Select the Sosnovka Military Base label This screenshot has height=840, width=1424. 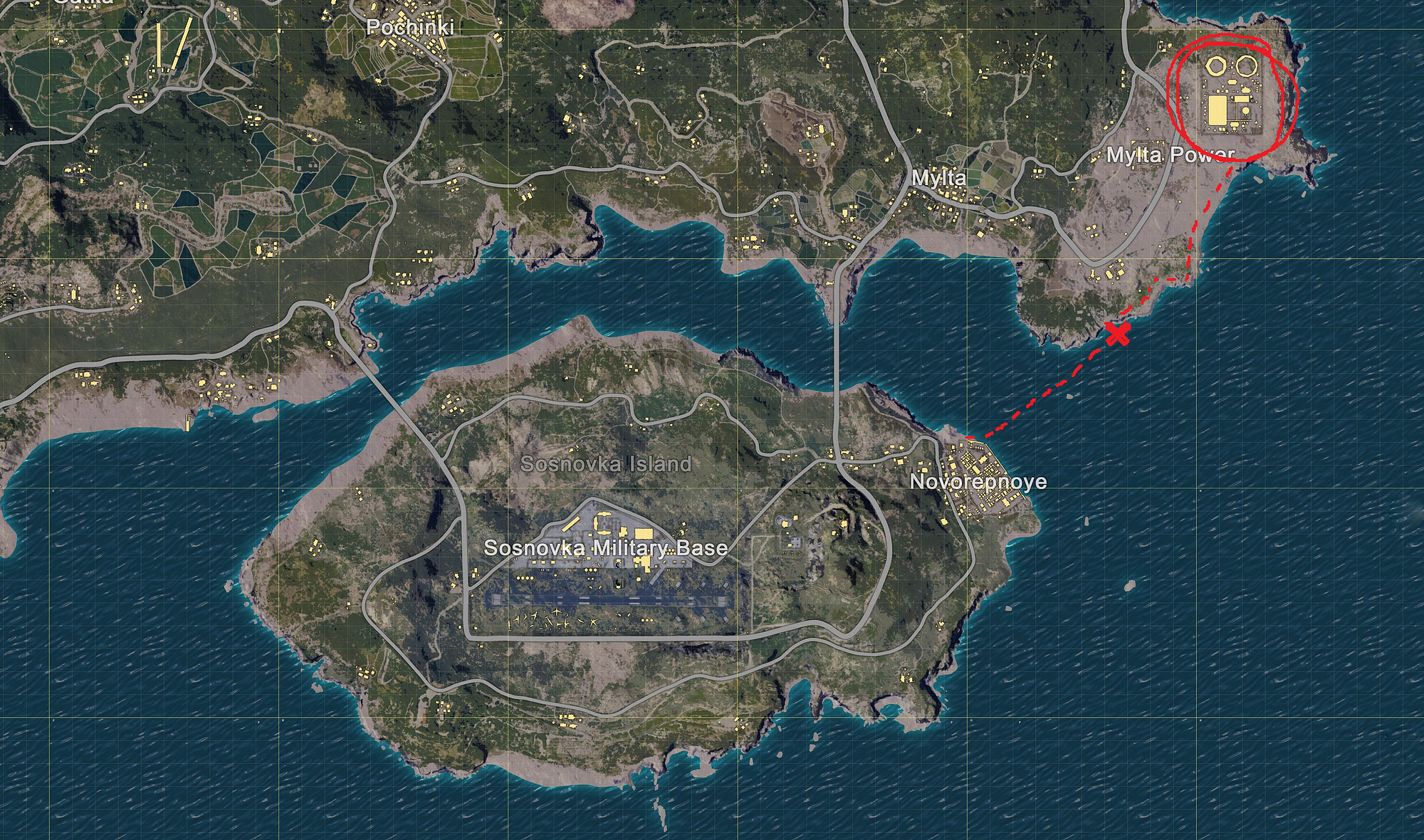pos(605,547)
